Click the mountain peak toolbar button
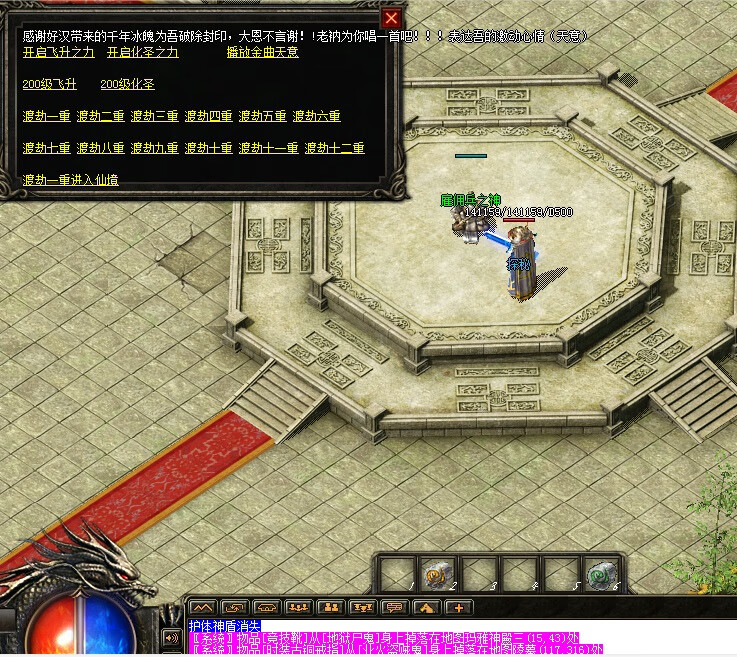The height and width of the screenshot is (657, 737). [x=202, y=607]
